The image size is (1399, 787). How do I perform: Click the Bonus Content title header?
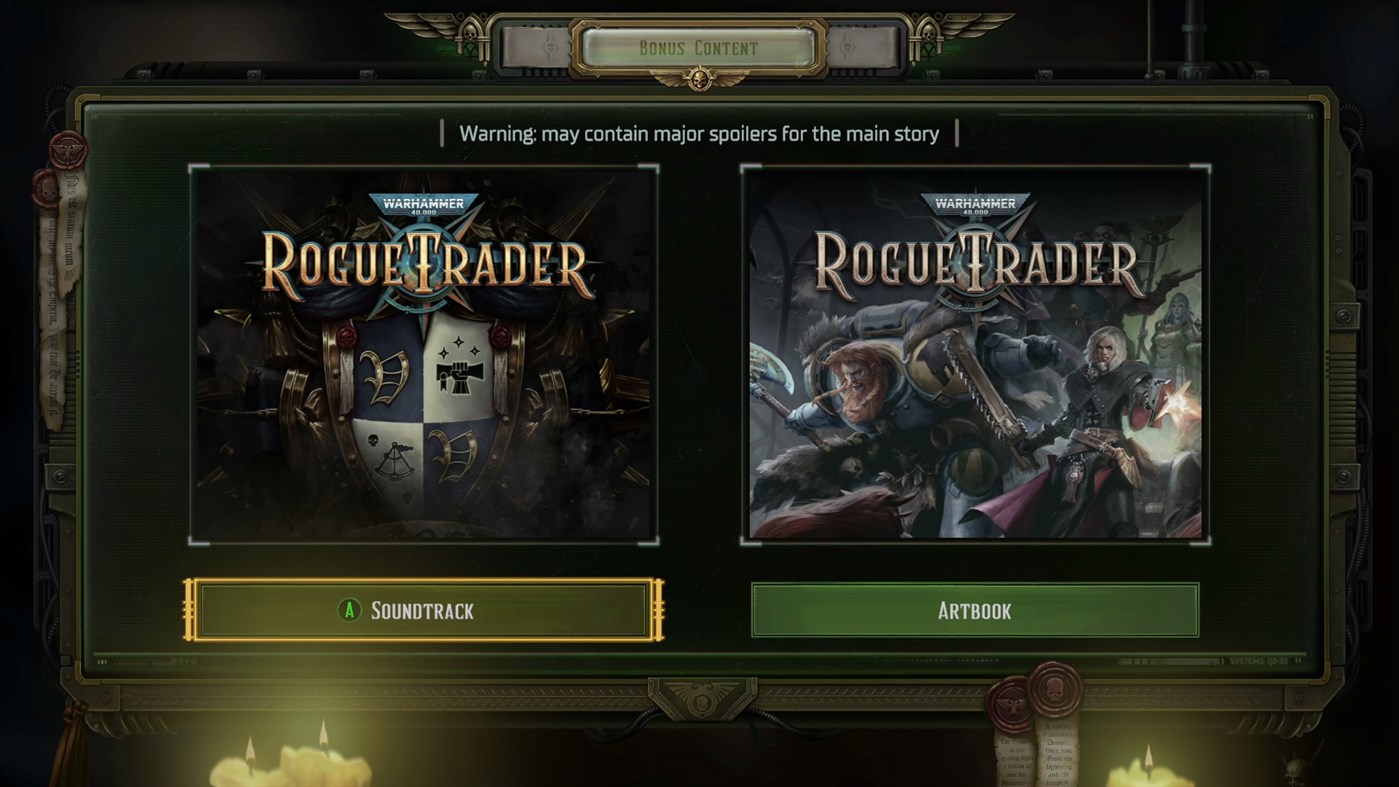point(699,46)
